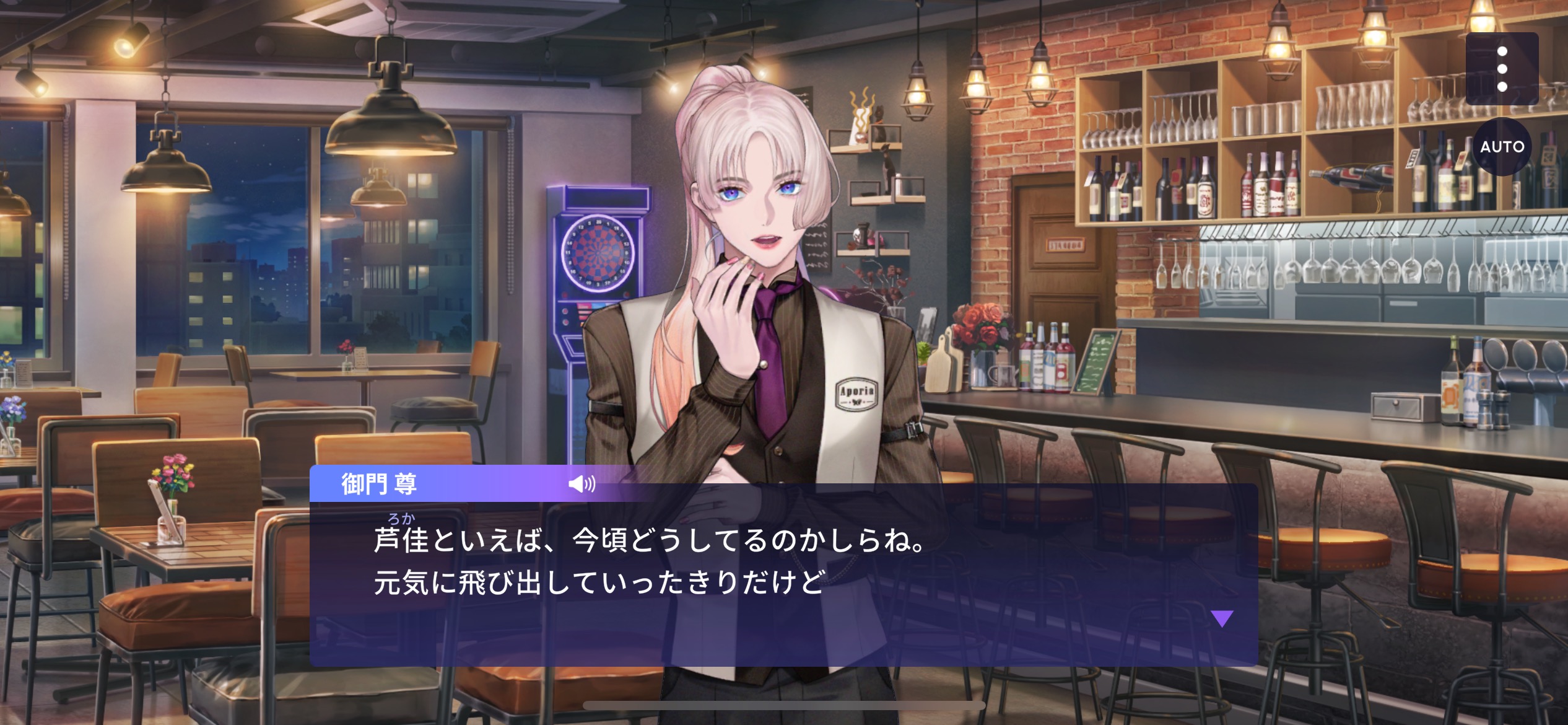1568x725 pixels.
Task: Advance dialogue with the purple arrow
Action: coord(1222,618)
